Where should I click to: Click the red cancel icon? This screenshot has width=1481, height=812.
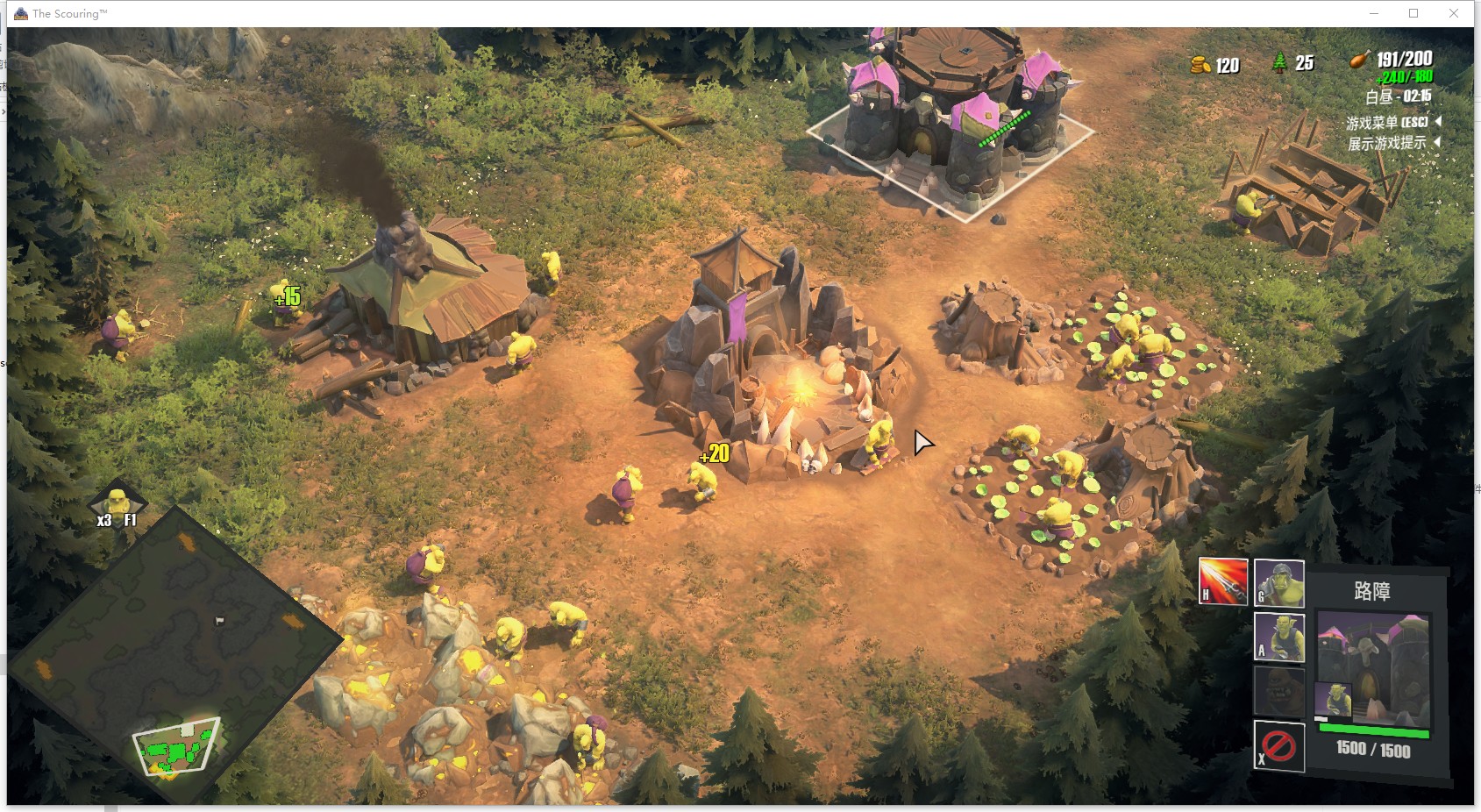1278,746
